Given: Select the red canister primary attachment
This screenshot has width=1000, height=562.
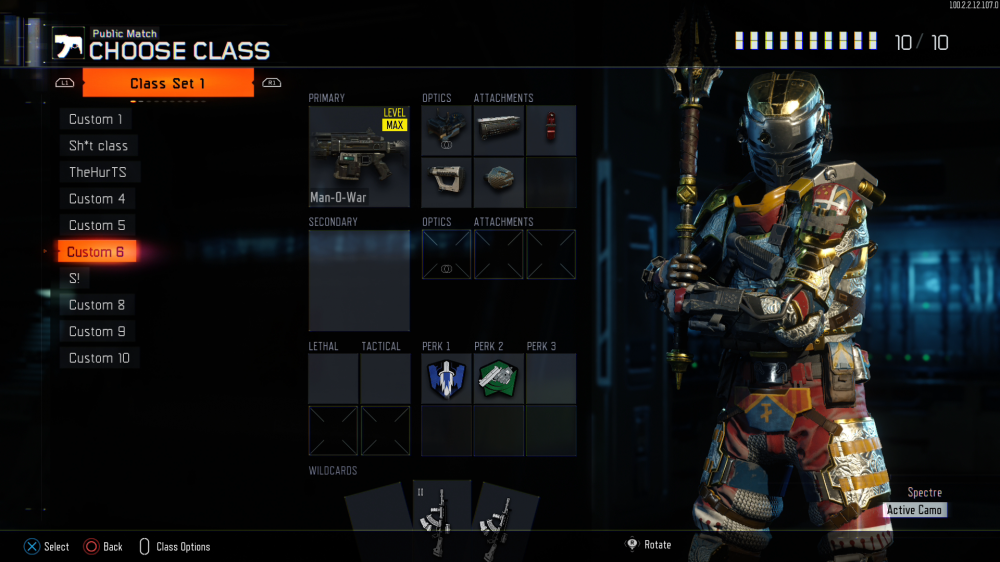Looking at the screenshot, I should tap(551, 130).
